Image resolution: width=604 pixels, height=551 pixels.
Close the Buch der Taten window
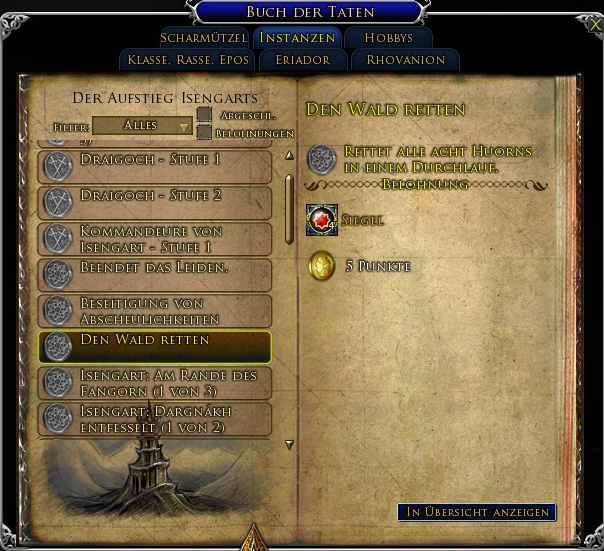tap(596, 24)
